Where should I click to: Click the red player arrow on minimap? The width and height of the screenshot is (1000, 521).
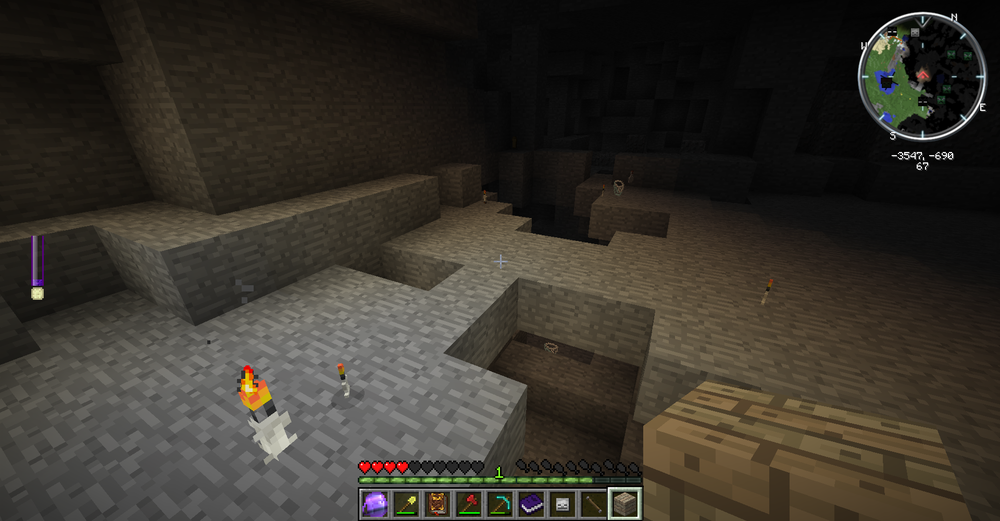click(x=925, y=75)
